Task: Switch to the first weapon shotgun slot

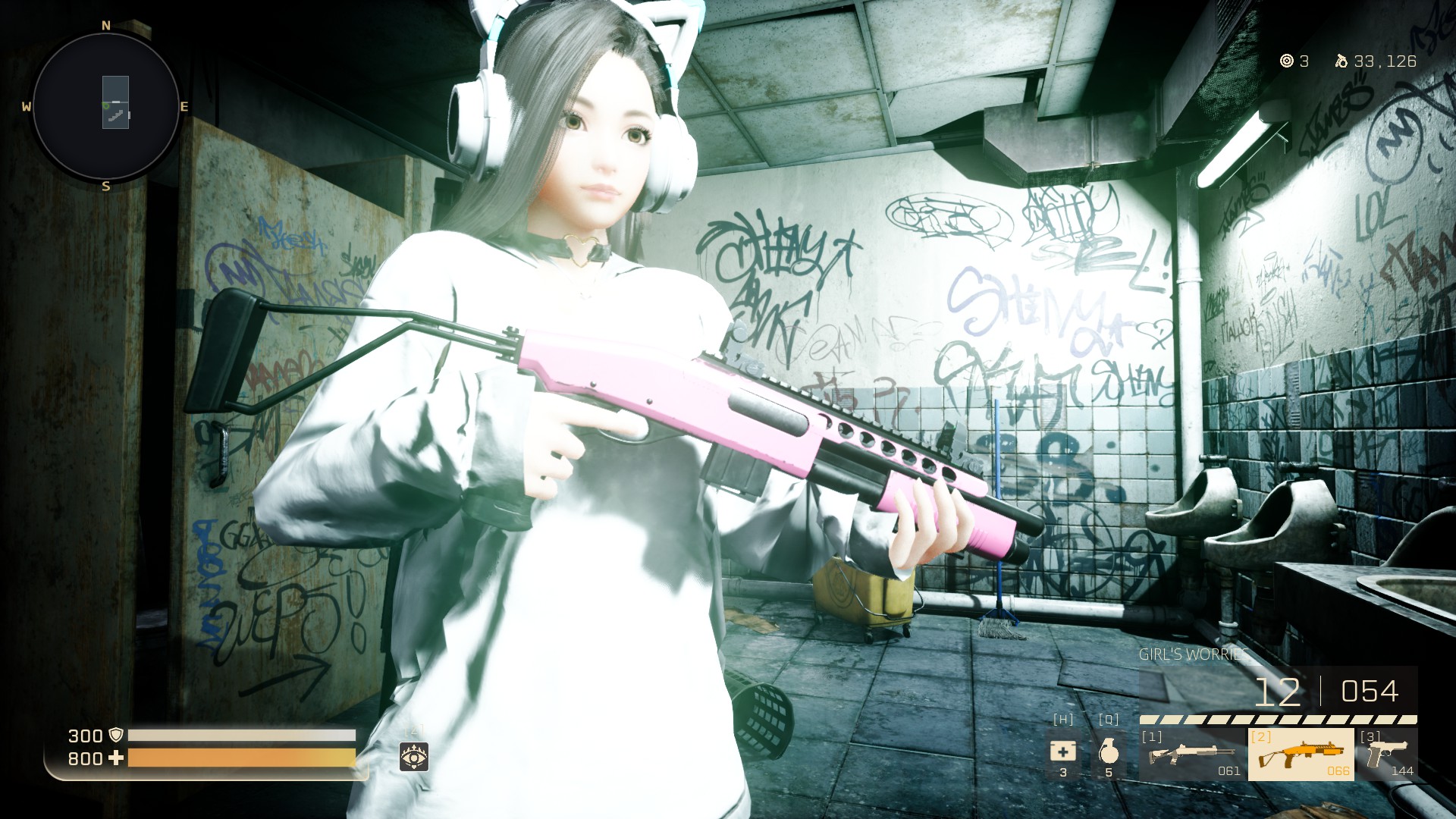Action: [x=1191, y=755]
